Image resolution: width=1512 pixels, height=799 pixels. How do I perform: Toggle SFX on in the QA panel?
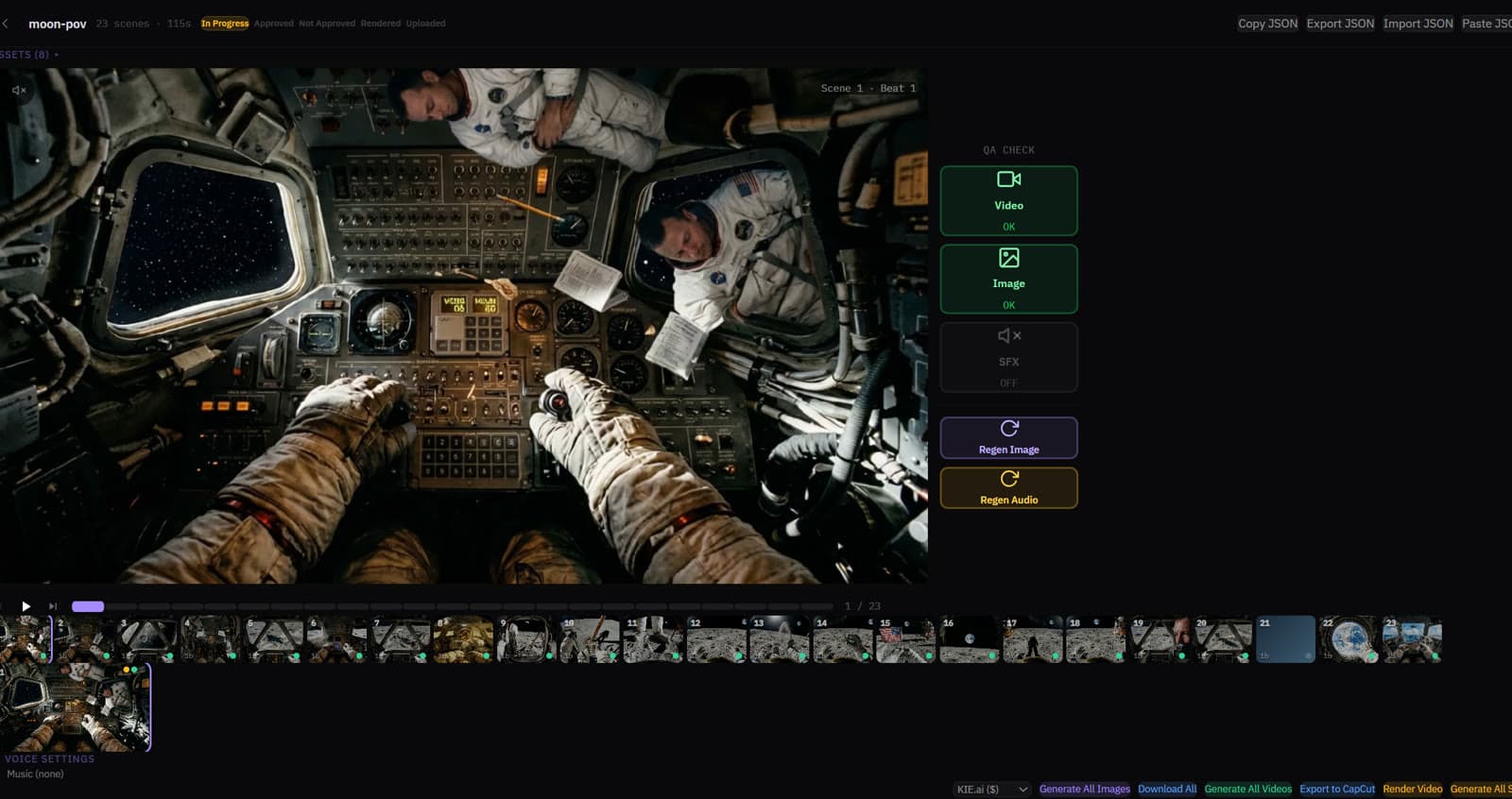tap(1008, 356)
